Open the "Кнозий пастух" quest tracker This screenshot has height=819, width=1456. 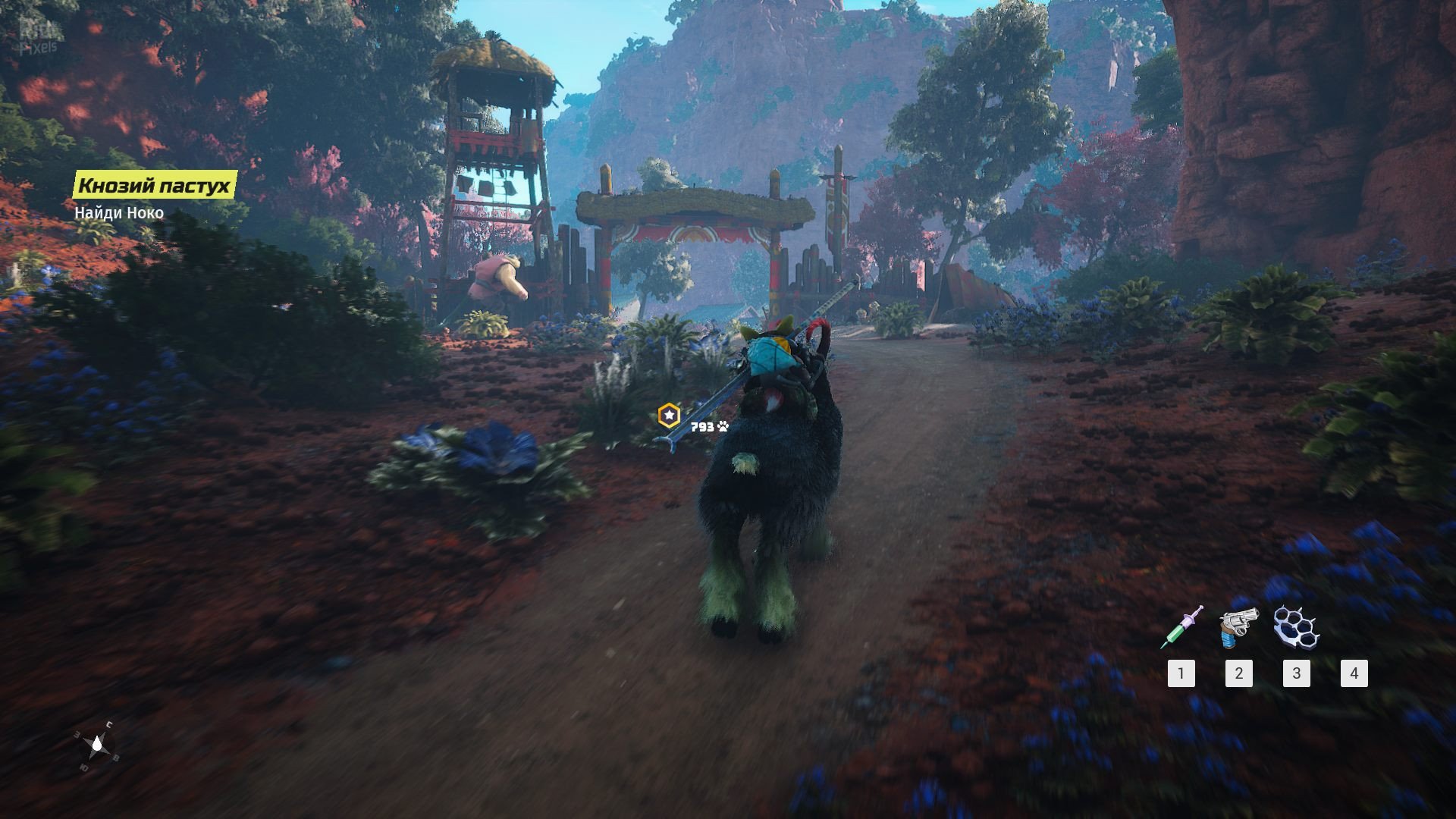(155, 185)
